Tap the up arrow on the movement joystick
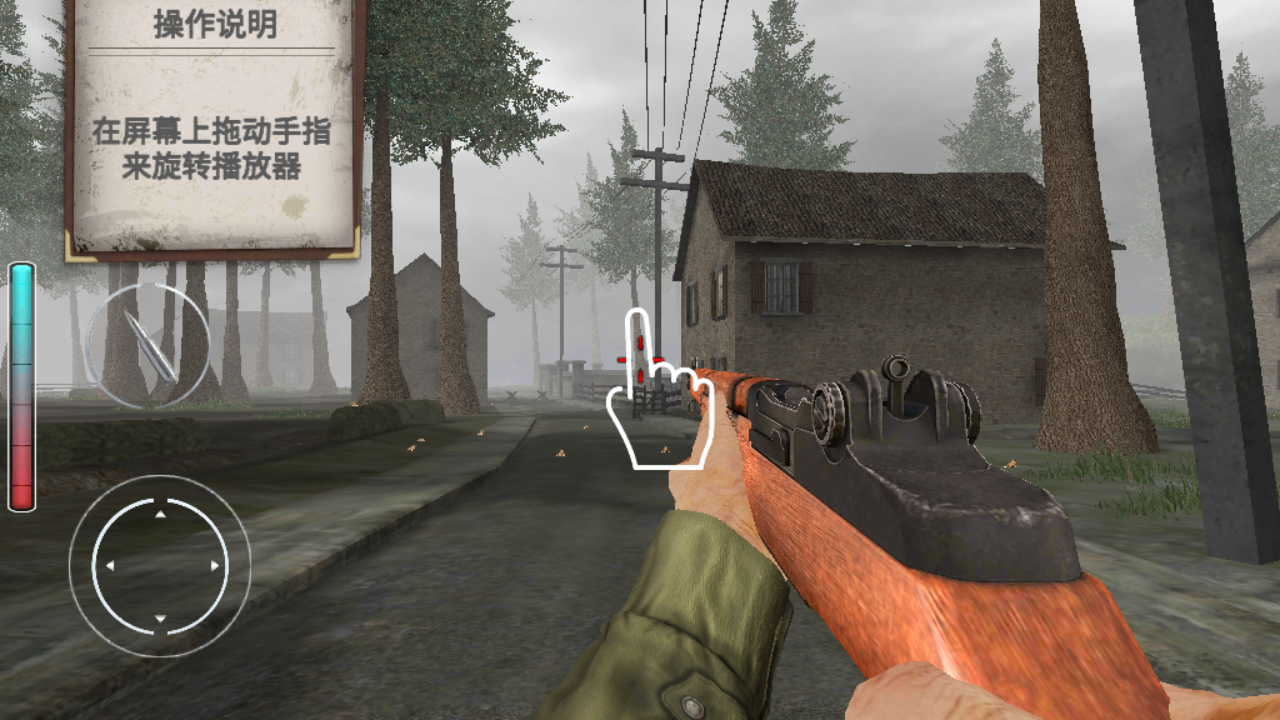1280x720 pixels. click(x=160, y=515)
